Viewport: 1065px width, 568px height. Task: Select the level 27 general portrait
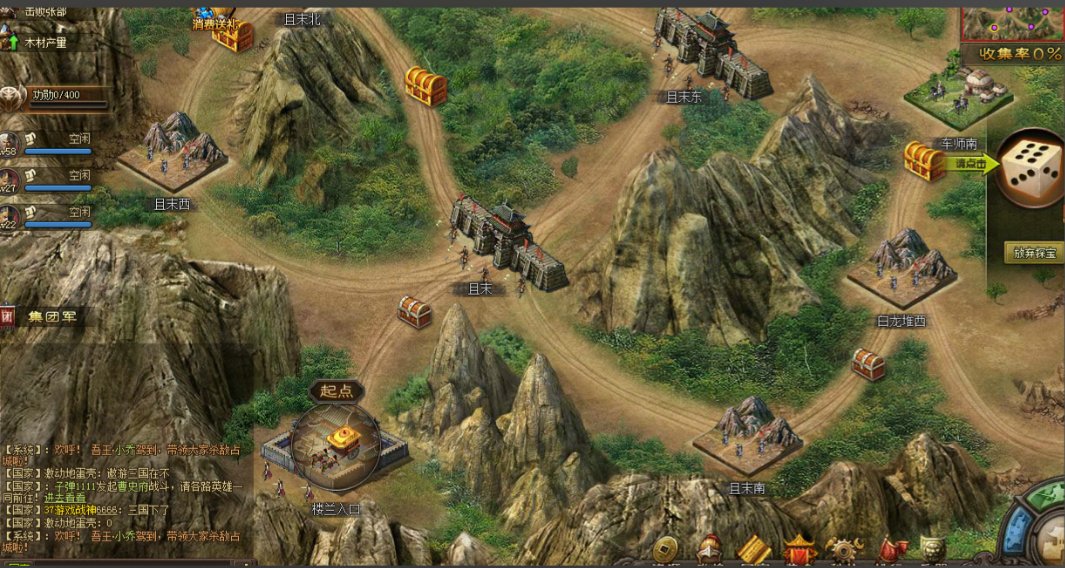[x=11, y=180]
